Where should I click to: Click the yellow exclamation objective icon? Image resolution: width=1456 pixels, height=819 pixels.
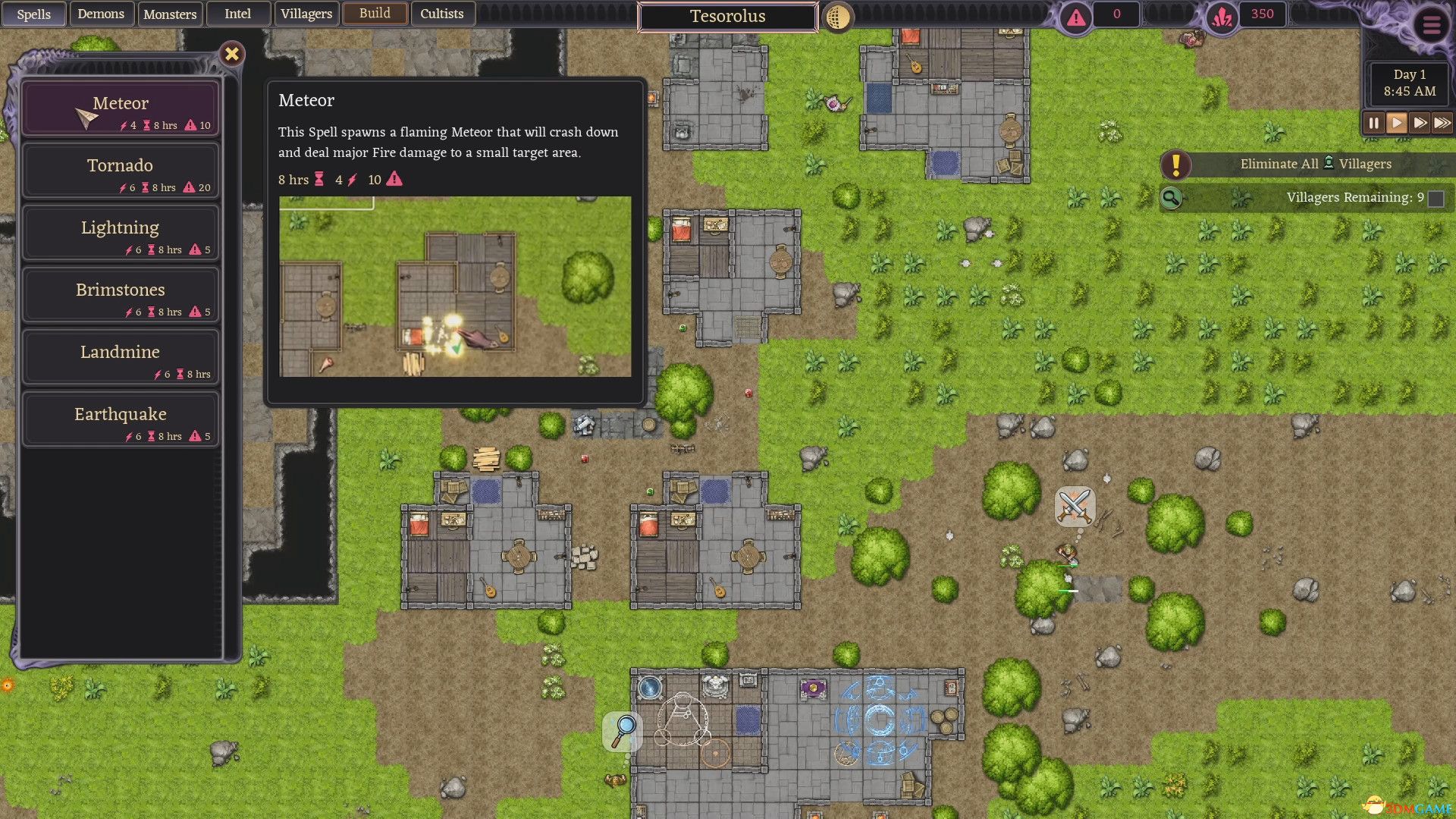[1176, 164]
